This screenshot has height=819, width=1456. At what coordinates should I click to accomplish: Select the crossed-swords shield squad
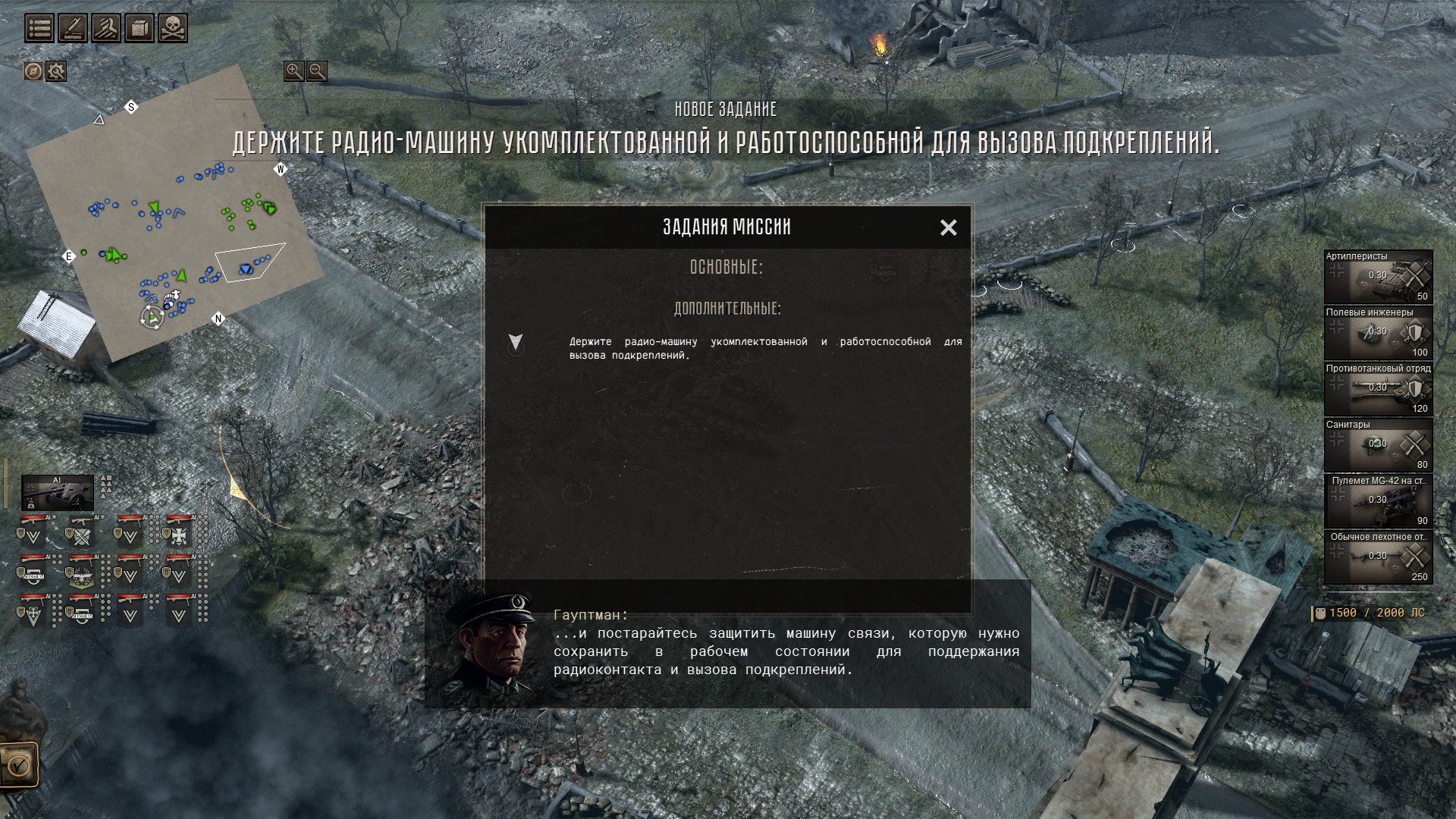pos(81,535)
